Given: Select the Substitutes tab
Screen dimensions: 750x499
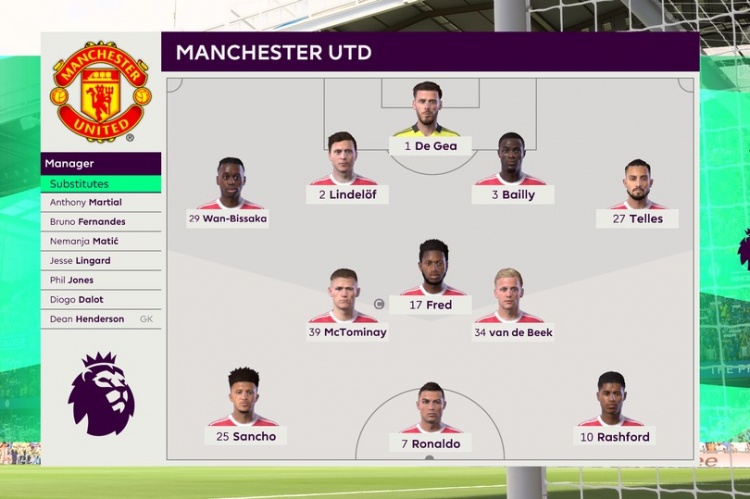Looking at the screenshot, I should tap(100, 184).
